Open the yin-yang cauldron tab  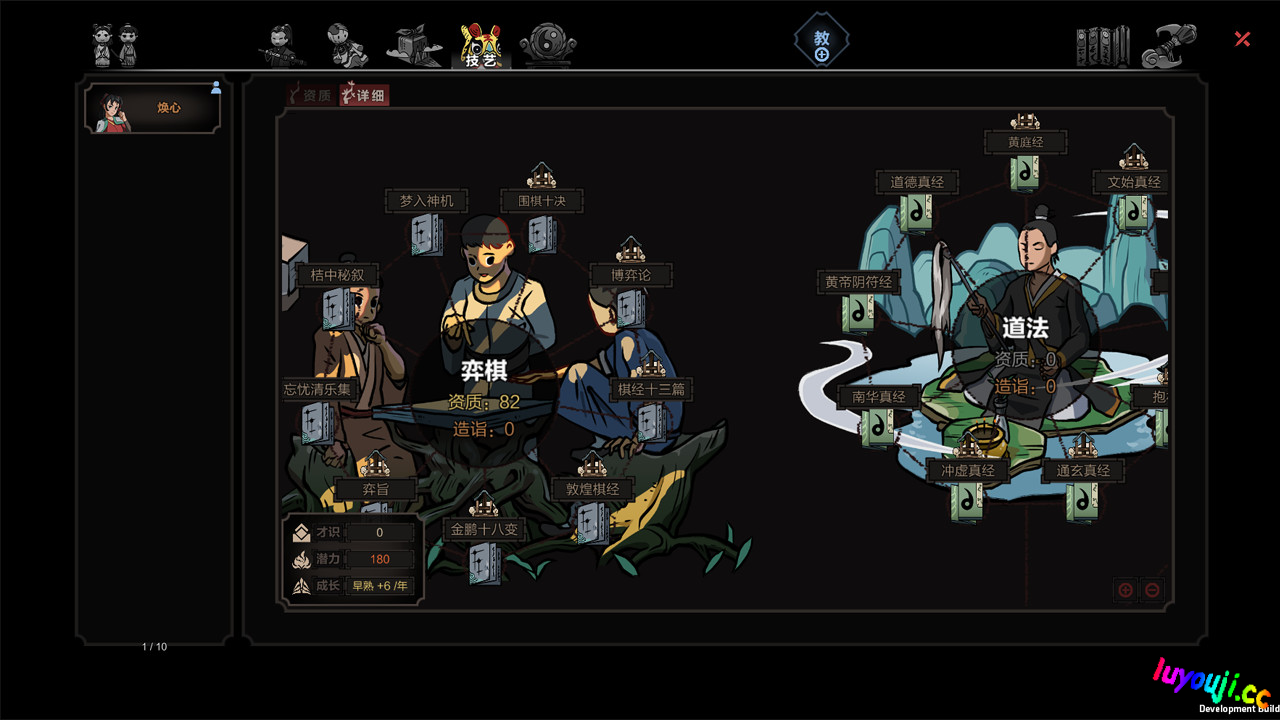[548, 46]
